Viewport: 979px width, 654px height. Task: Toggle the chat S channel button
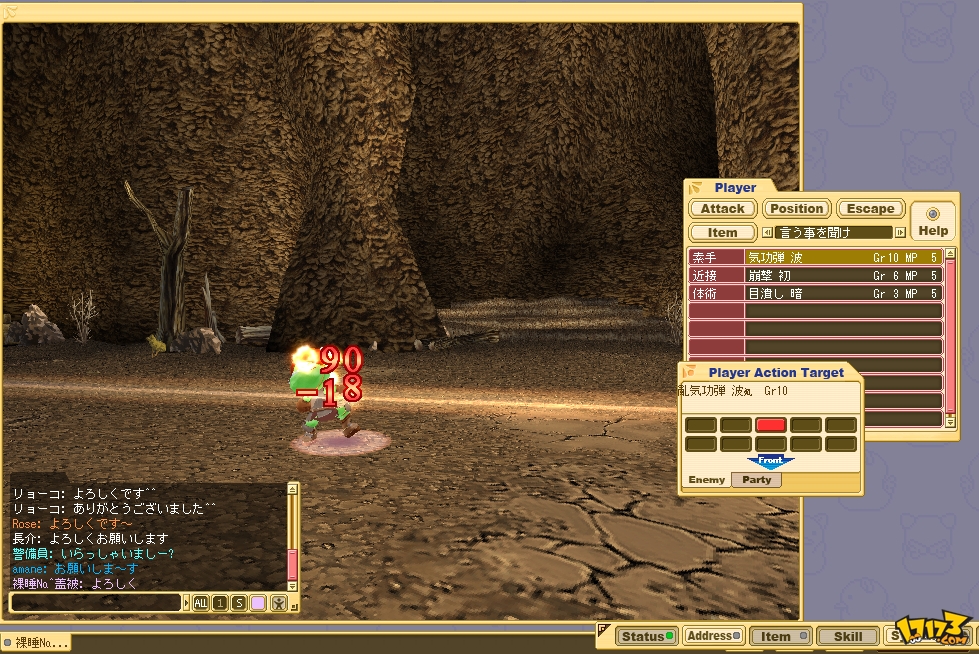tap(239, 602)
